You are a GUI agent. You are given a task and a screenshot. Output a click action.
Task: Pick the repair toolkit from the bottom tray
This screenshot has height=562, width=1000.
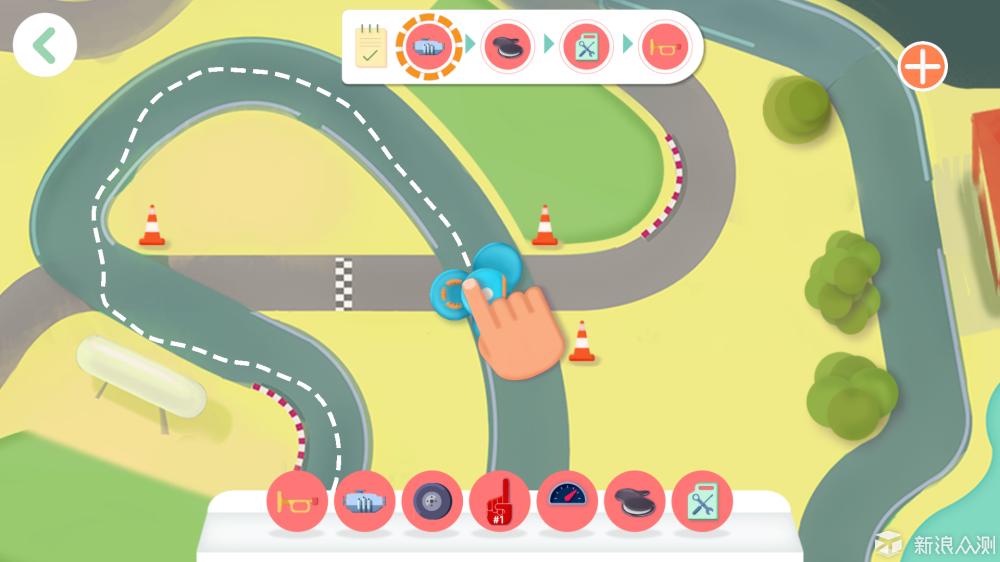702,500
